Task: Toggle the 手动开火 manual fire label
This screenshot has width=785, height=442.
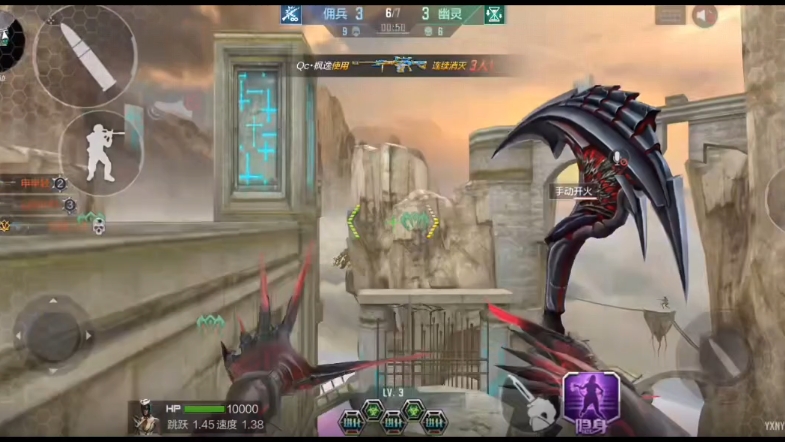Action: coord(575,190)
